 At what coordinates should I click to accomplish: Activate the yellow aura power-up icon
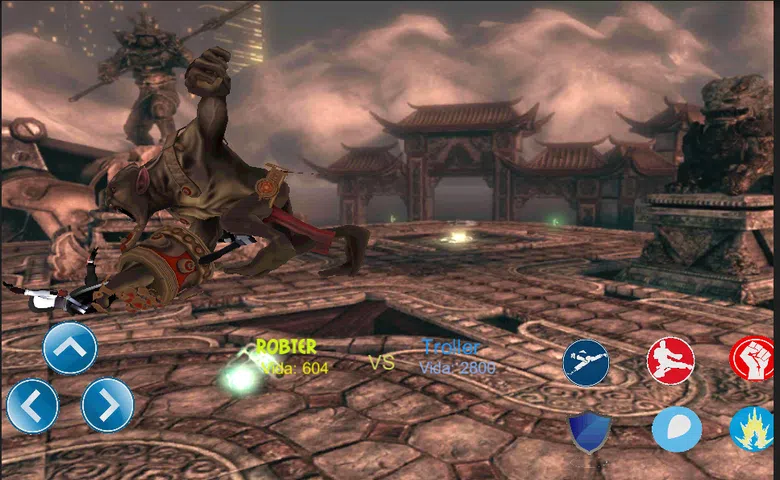753,430
